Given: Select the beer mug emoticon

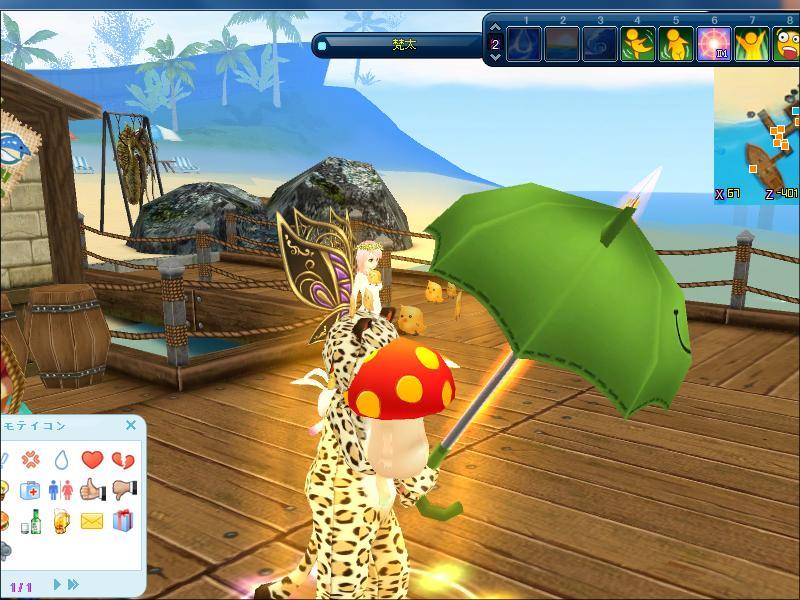Looking at the screenshot, I should (61, 520).
